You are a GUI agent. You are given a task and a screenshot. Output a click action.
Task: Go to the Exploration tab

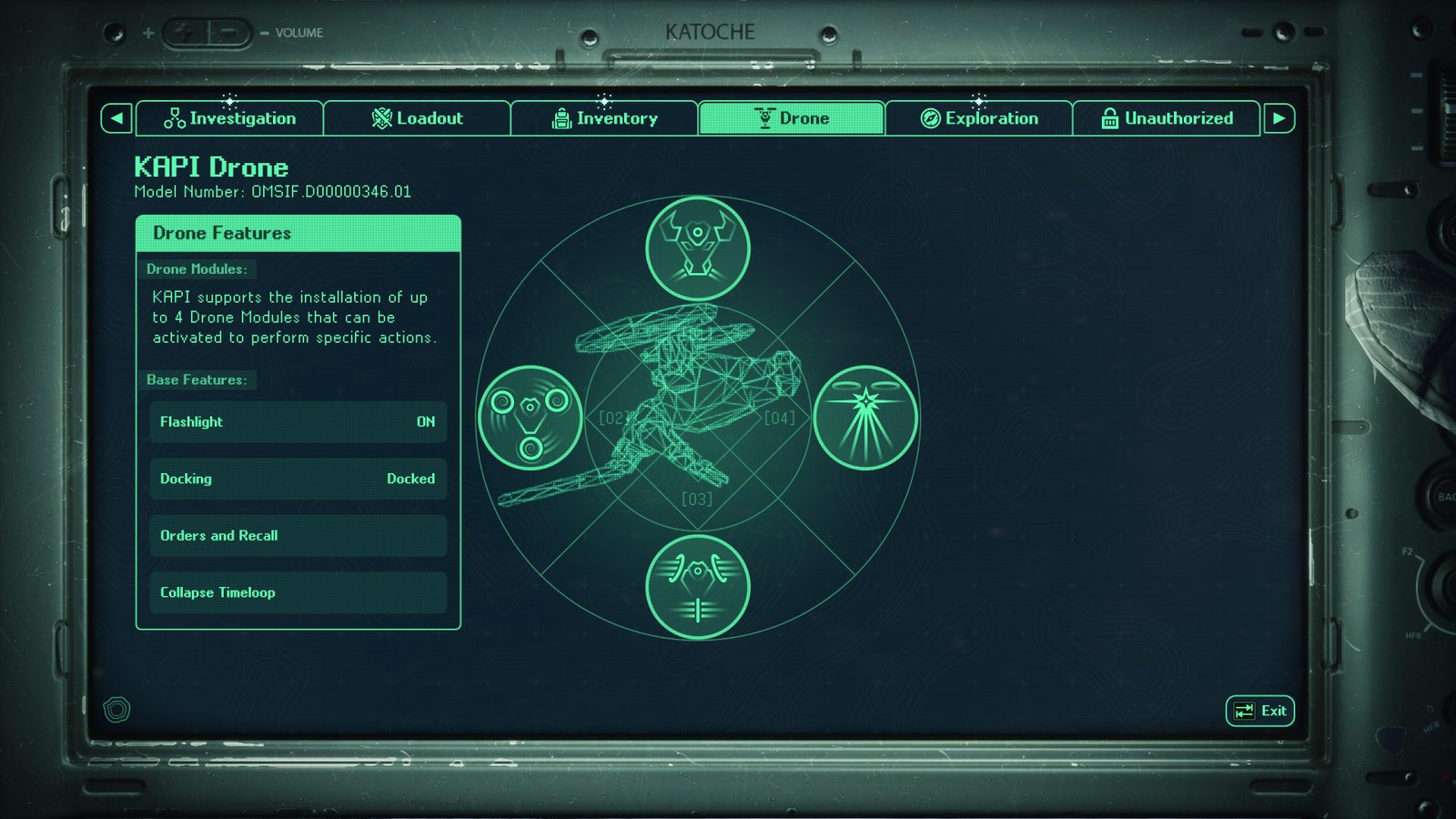(x=978, y=118)
